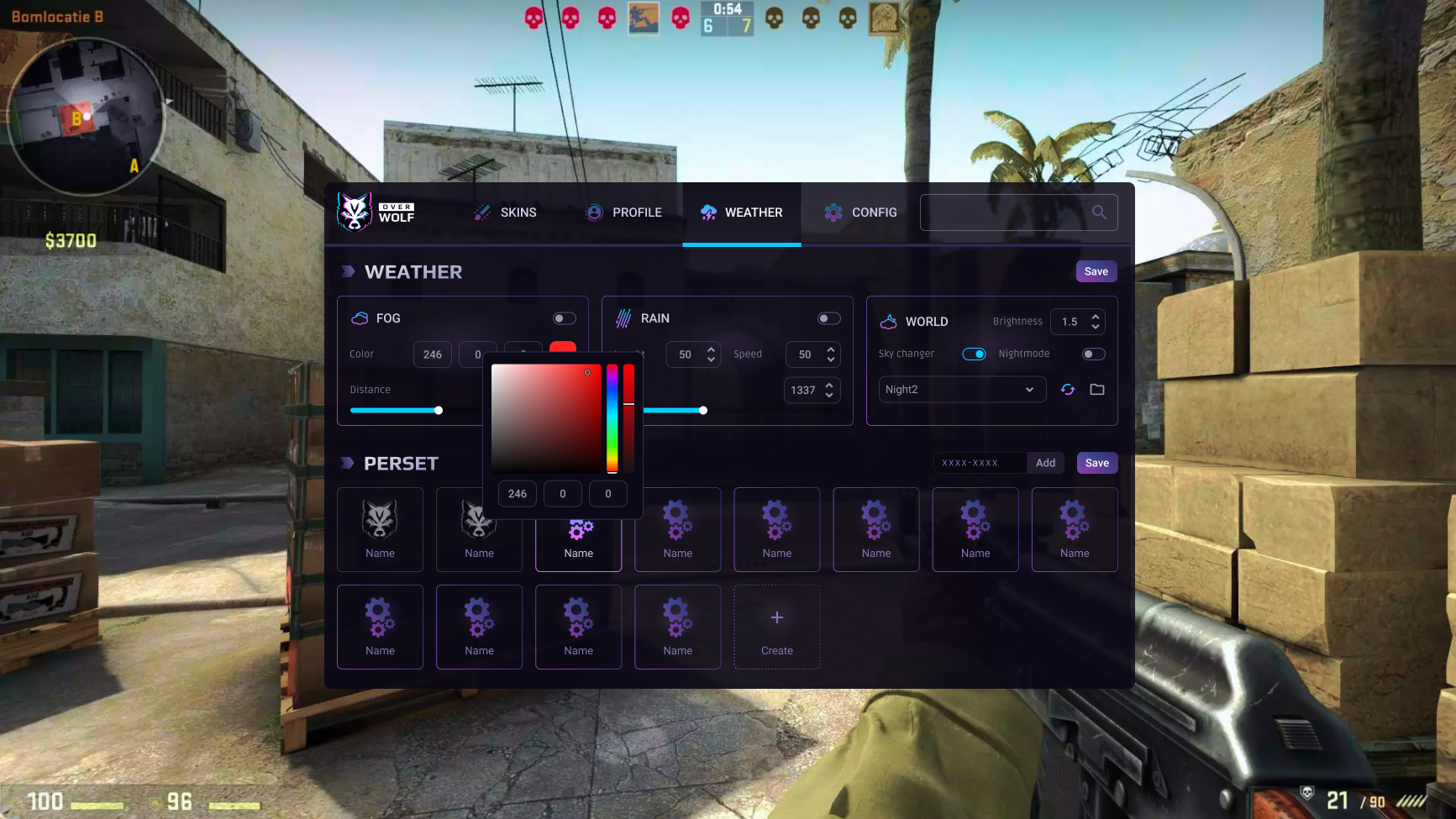The height and width of the screenshot is (819, 1456).
Task: Toggle the Rain switch
Action: click(x=828, y=318)
